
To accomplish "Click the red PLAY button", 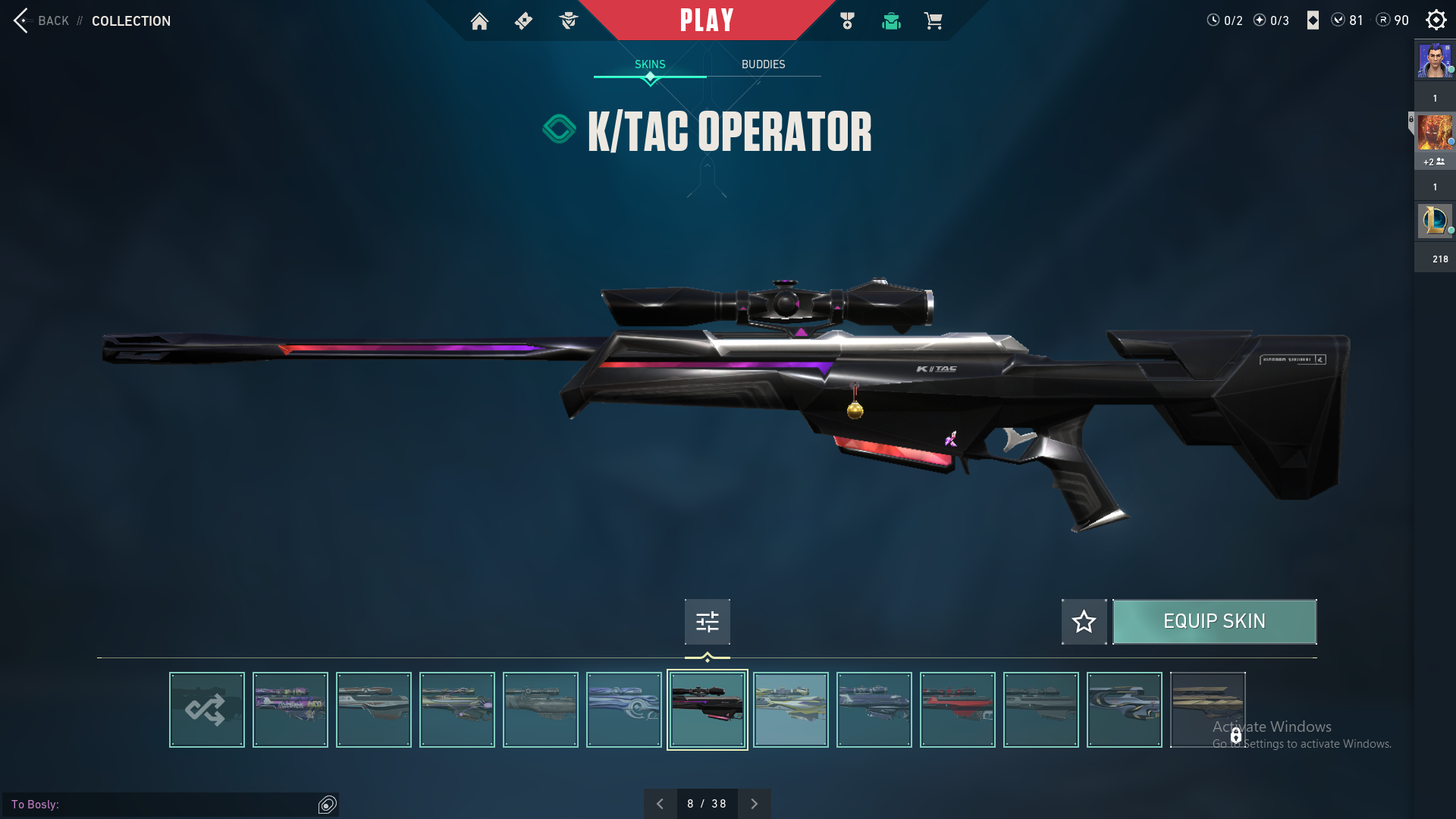I will [706, 20].
